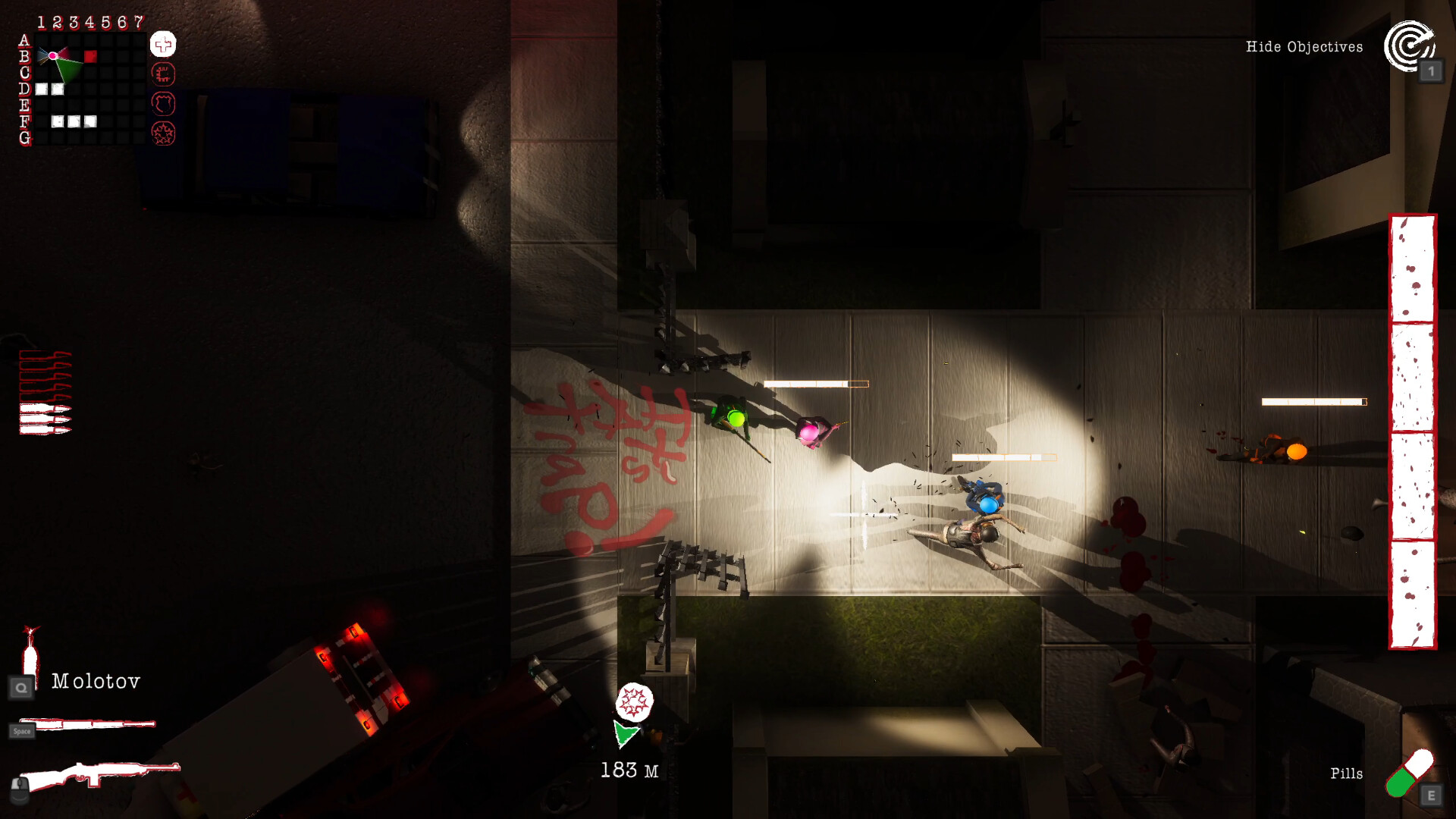This screenshot has height=819, width=1456.
Task: Toggle the red square at minimap cell B4
Action: pos(90,57)
